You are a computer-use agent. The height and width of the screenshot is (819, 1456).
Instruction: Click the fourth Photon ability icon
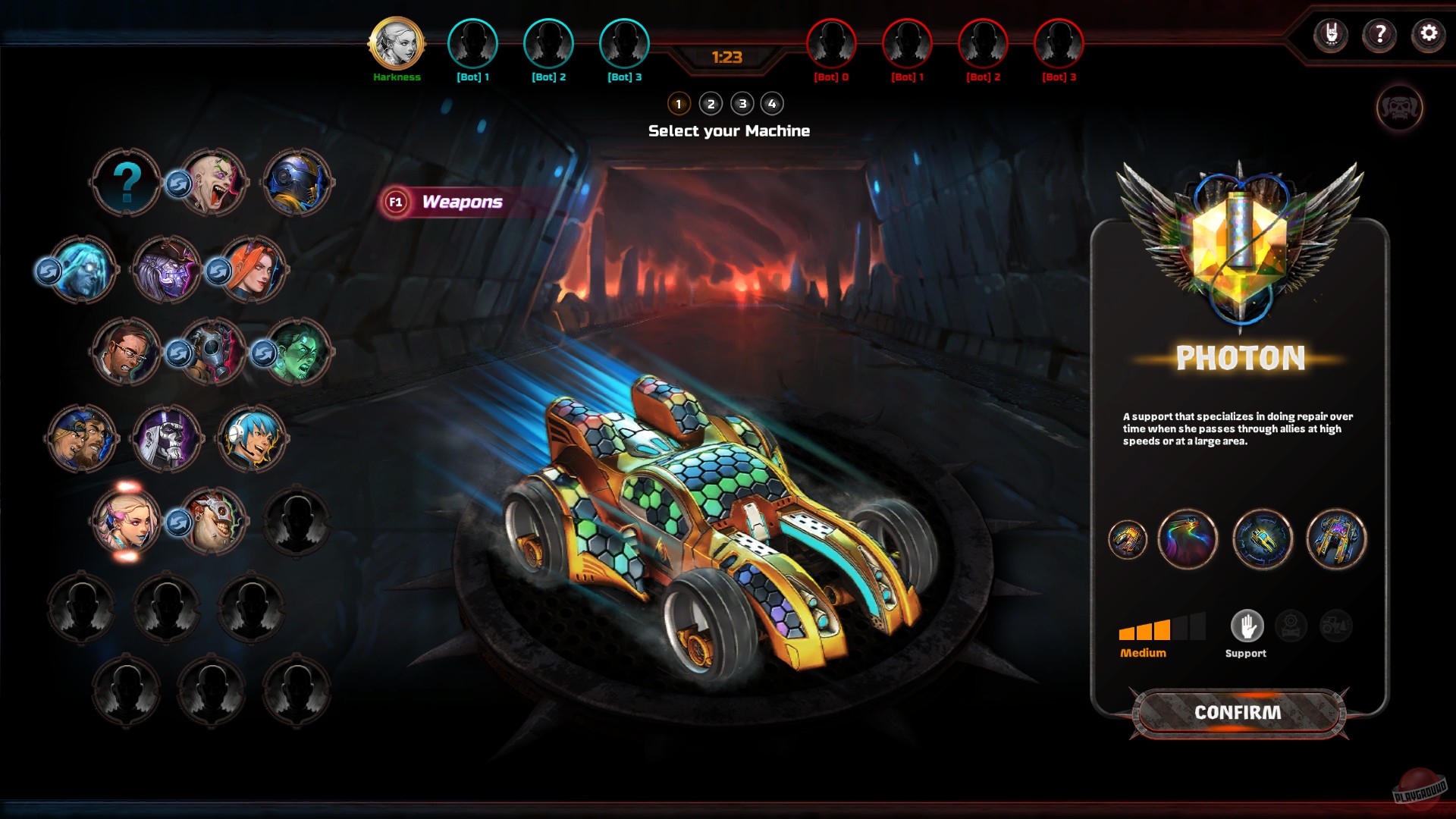coord(1335,538)
